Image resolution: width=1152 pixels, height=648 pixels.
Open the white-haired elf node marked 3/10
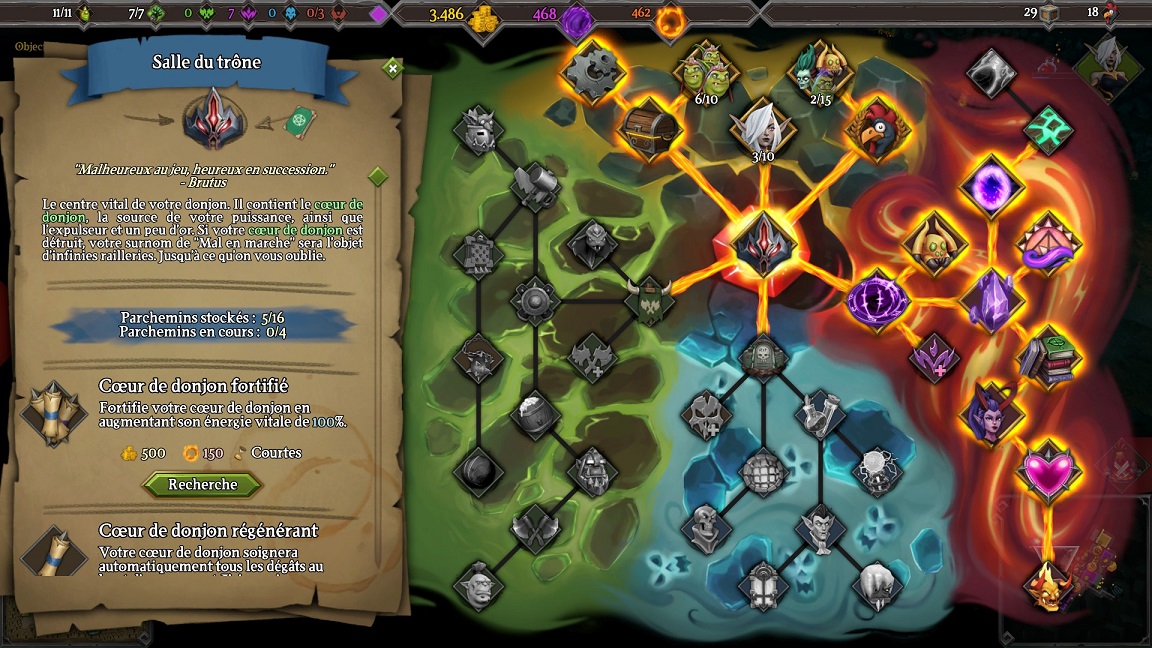pos(763,128)
